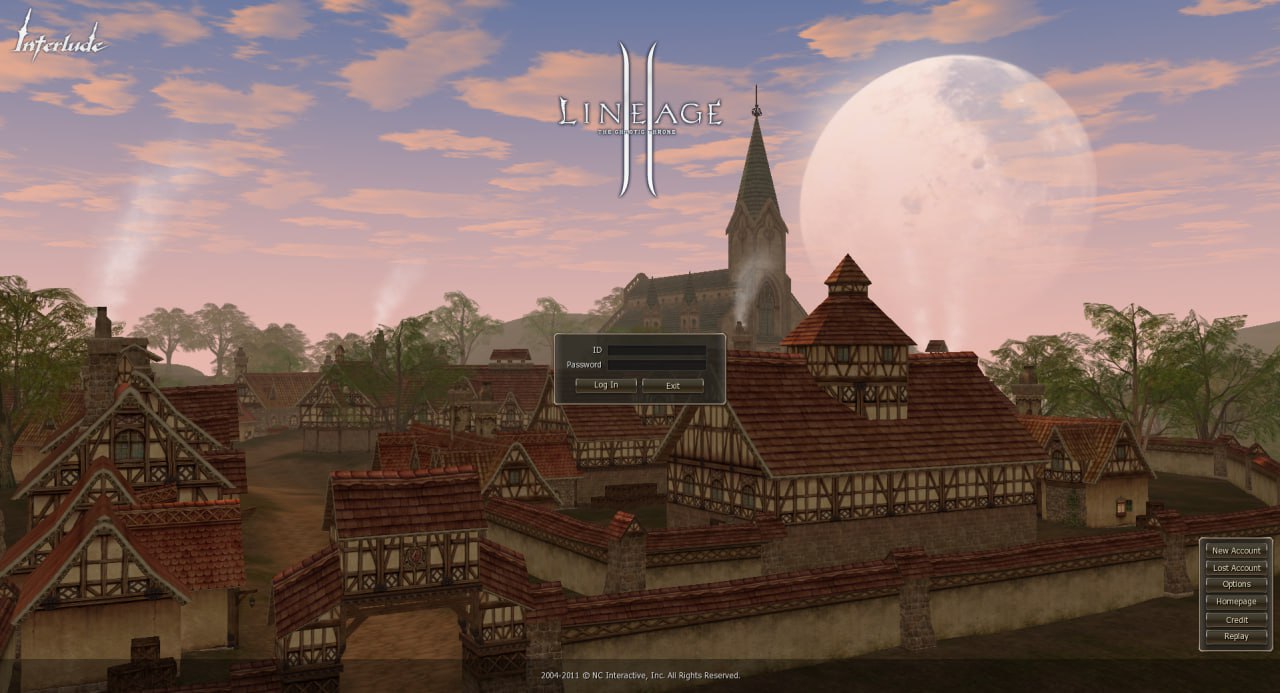Viewport: 1280px width, 693px height.
Task: Select Lost Account from the menu
Action: 1236,568
